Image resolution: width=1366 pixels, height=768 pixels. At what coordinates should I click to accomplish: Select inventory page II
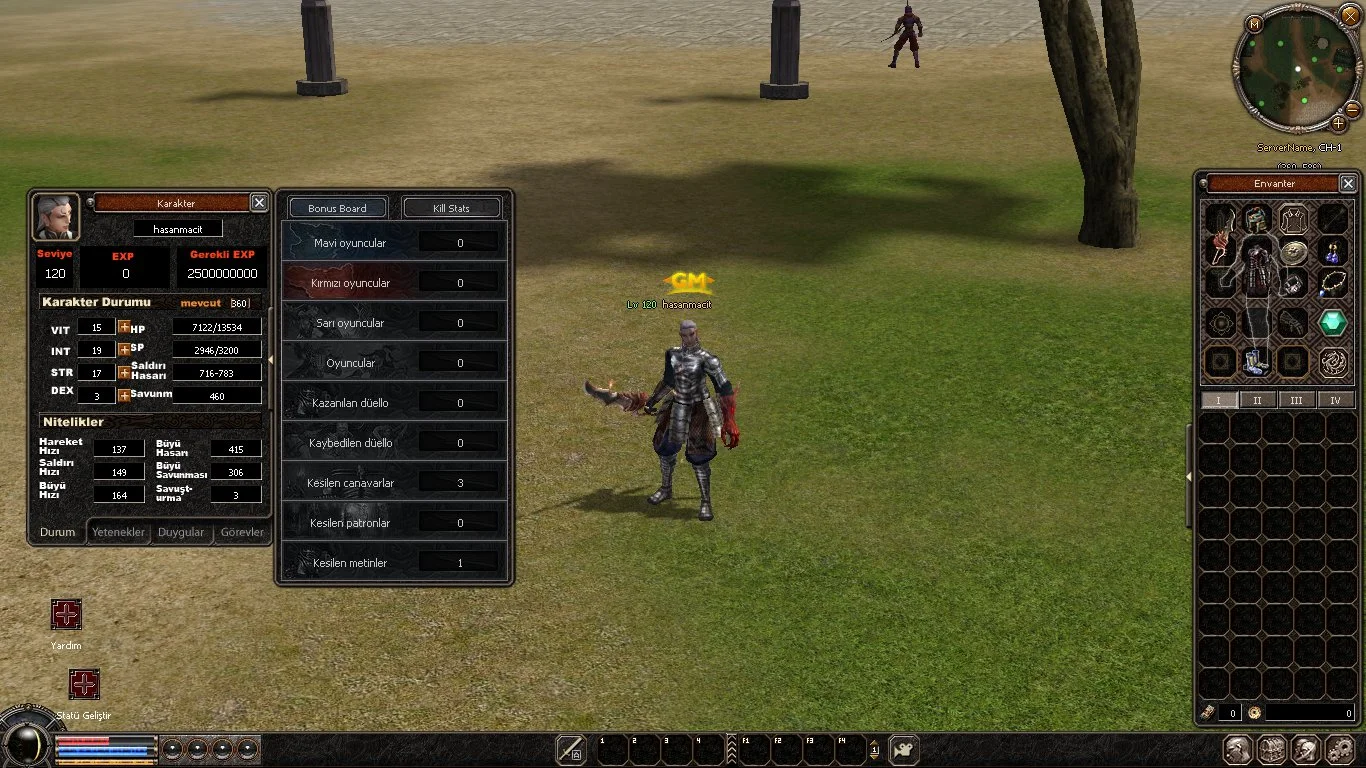pyautogui.click(x=1257, y=400)
